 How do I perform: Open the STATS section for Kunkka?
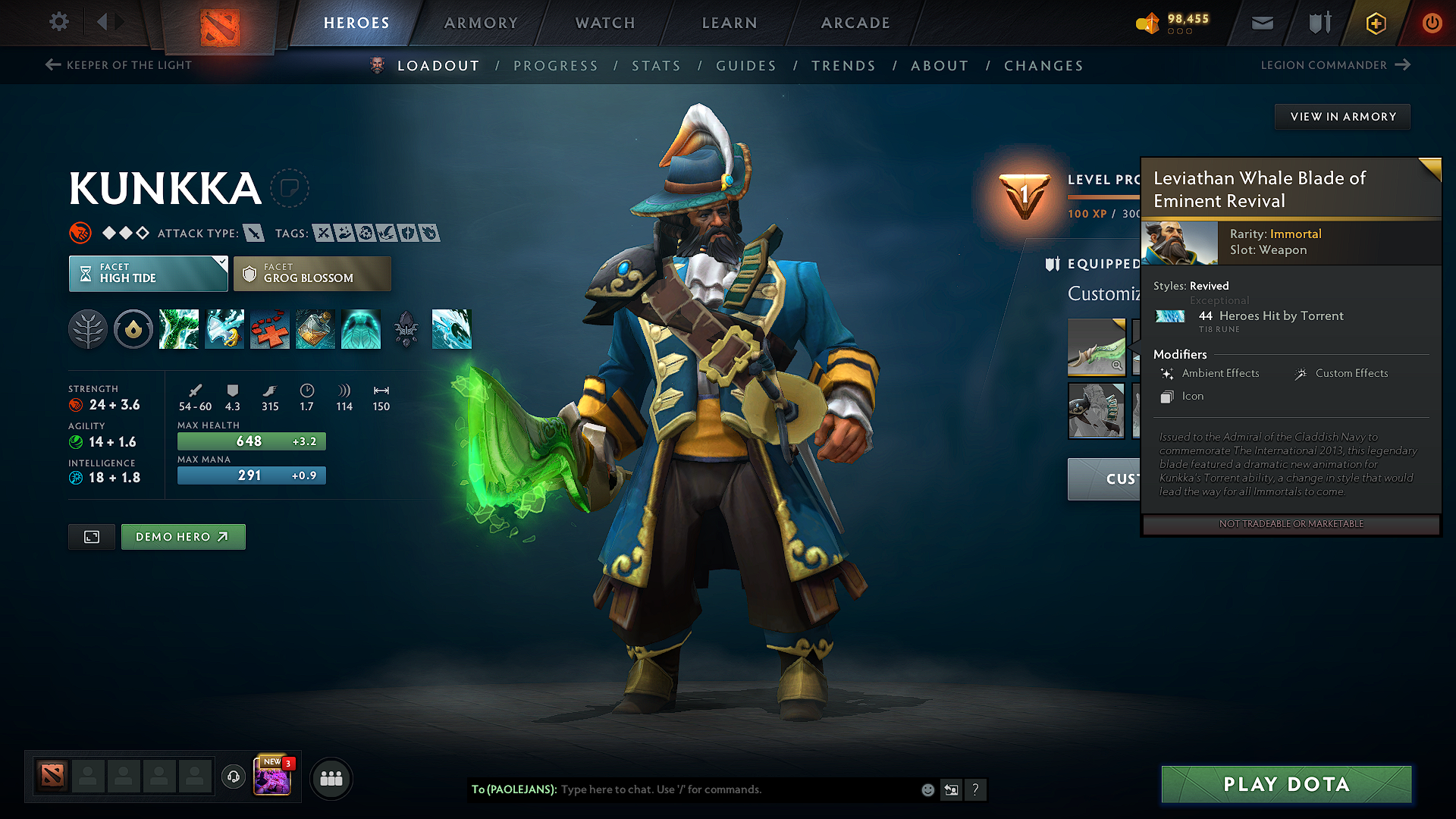pyautogui.click(x=656, y=65)
